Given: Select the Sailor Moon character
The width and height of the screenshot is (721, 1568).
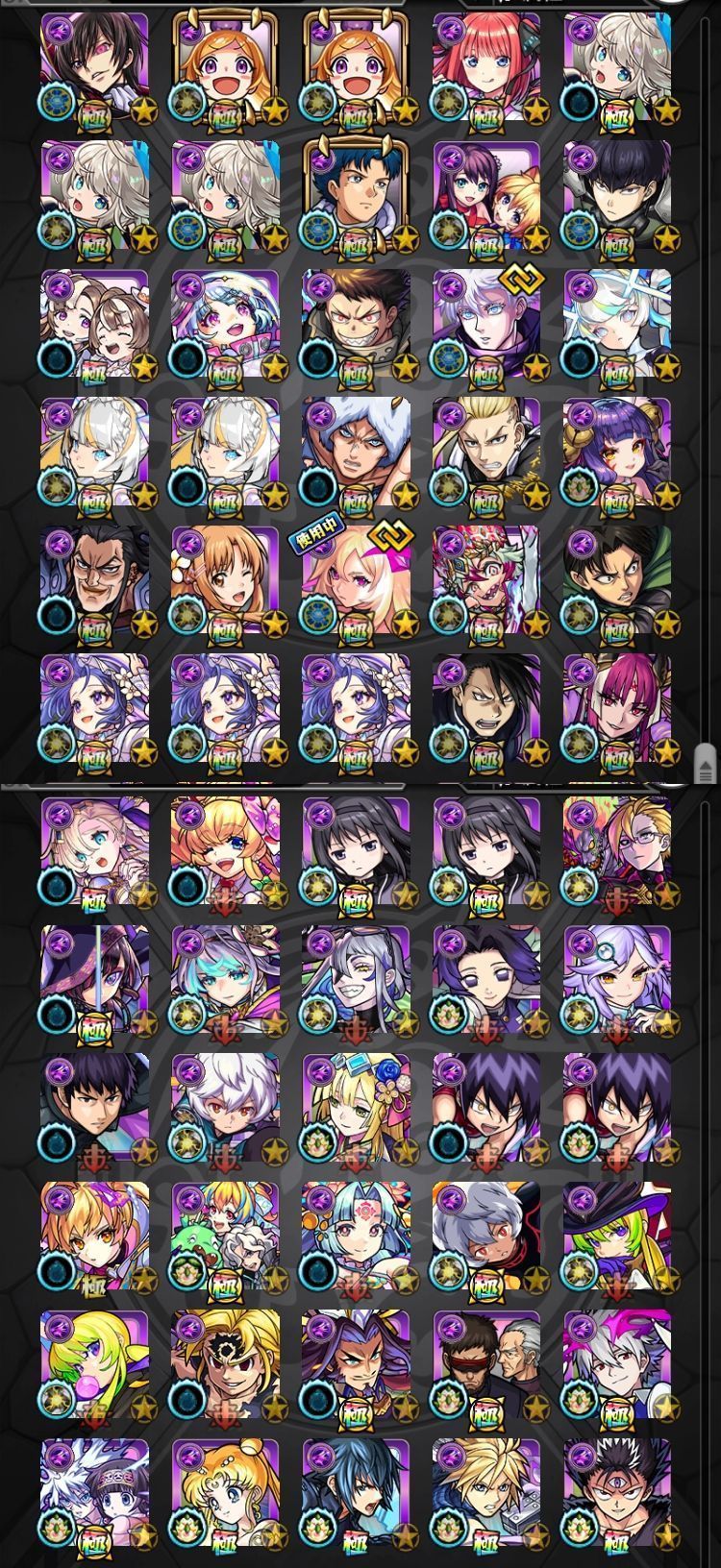Looking at the screenshot, I should 225,1491.
